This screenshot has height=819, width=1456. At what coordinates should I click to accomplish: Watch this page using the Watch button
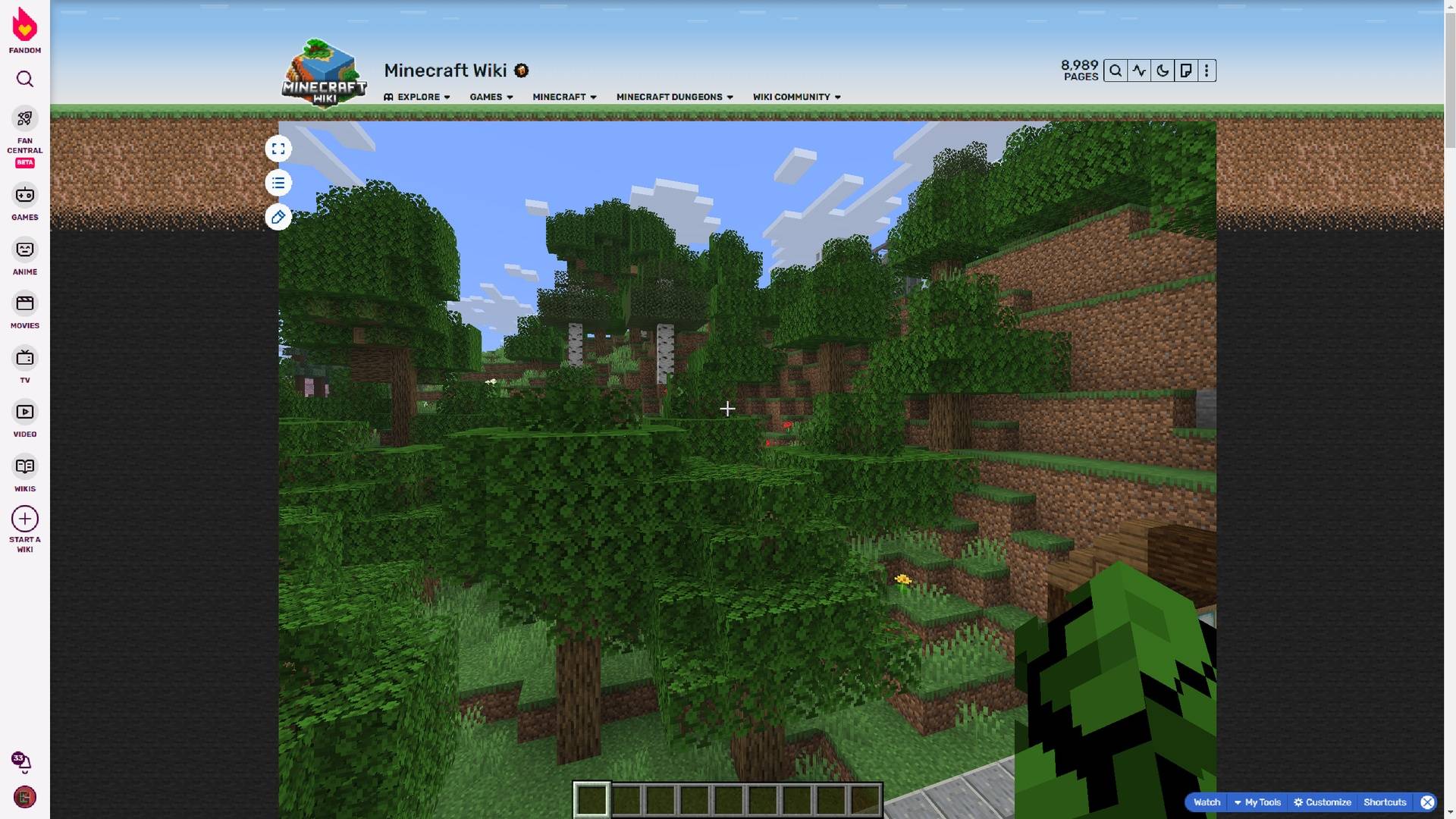coord(1207,802)
